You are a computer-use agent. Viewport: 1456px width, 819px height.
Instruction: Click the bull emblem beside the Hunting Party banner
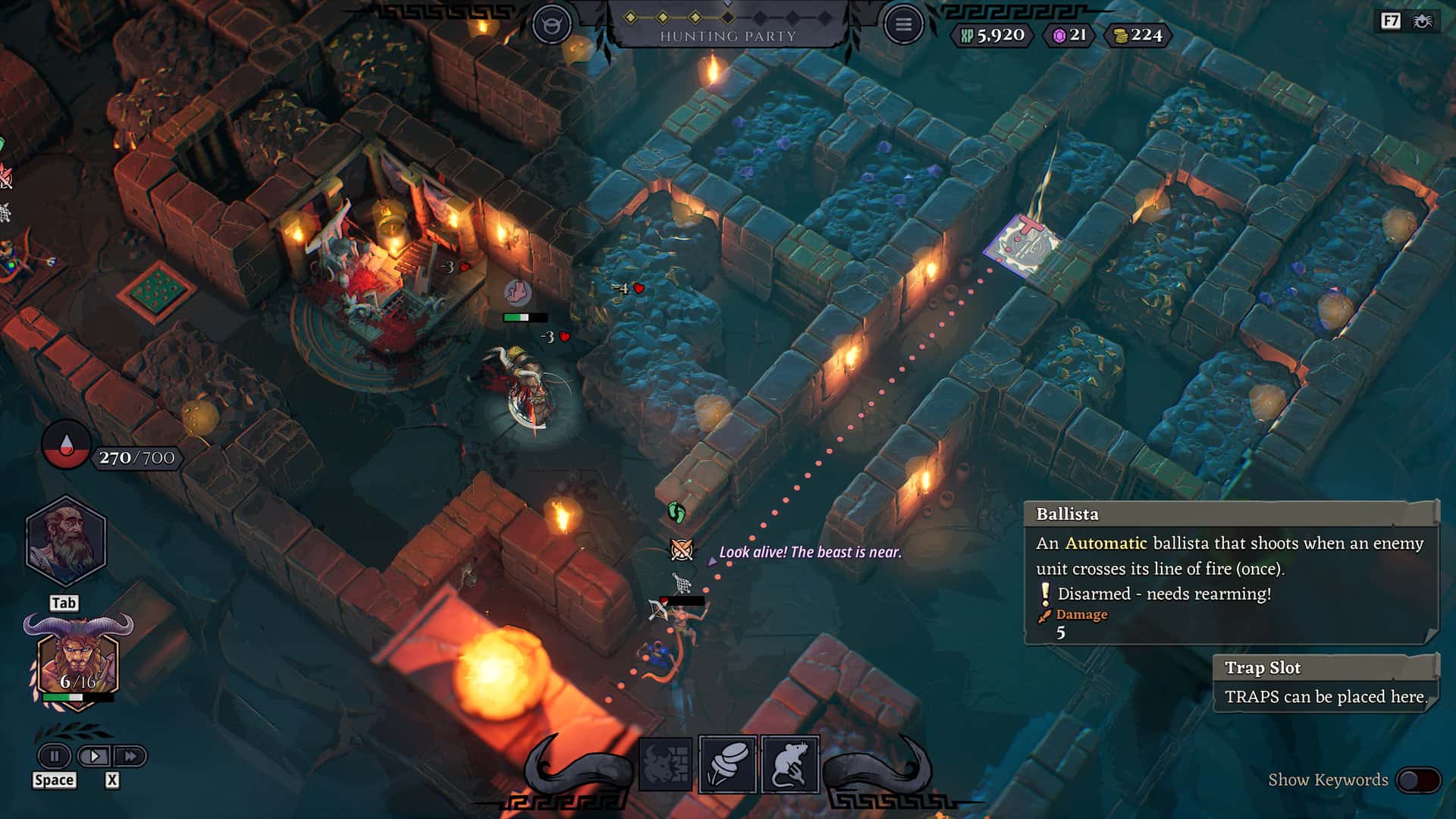[553, 22]
